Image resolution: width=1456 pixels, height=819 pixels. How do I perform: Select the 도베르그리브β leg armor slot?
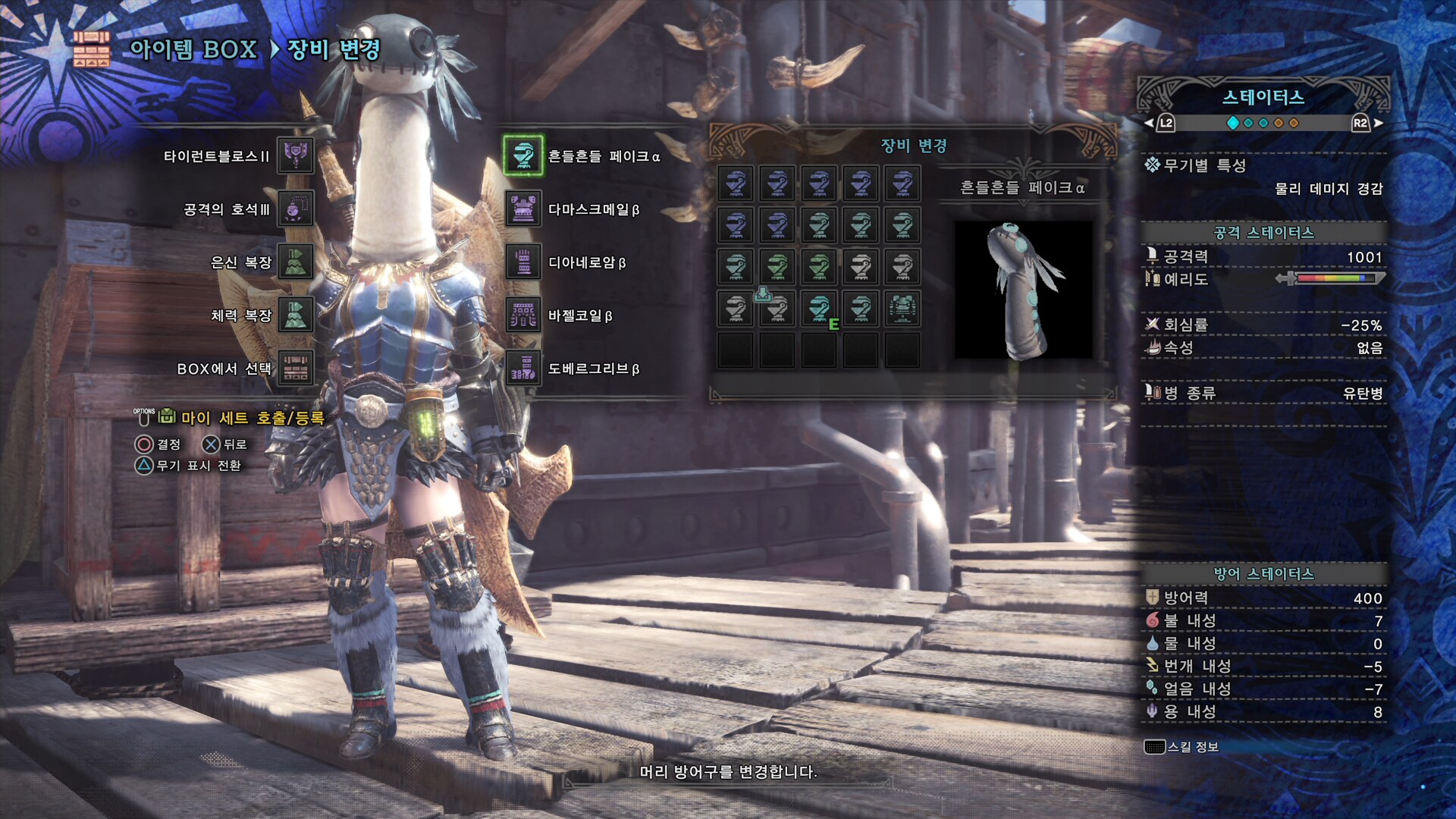pos(523,369)
